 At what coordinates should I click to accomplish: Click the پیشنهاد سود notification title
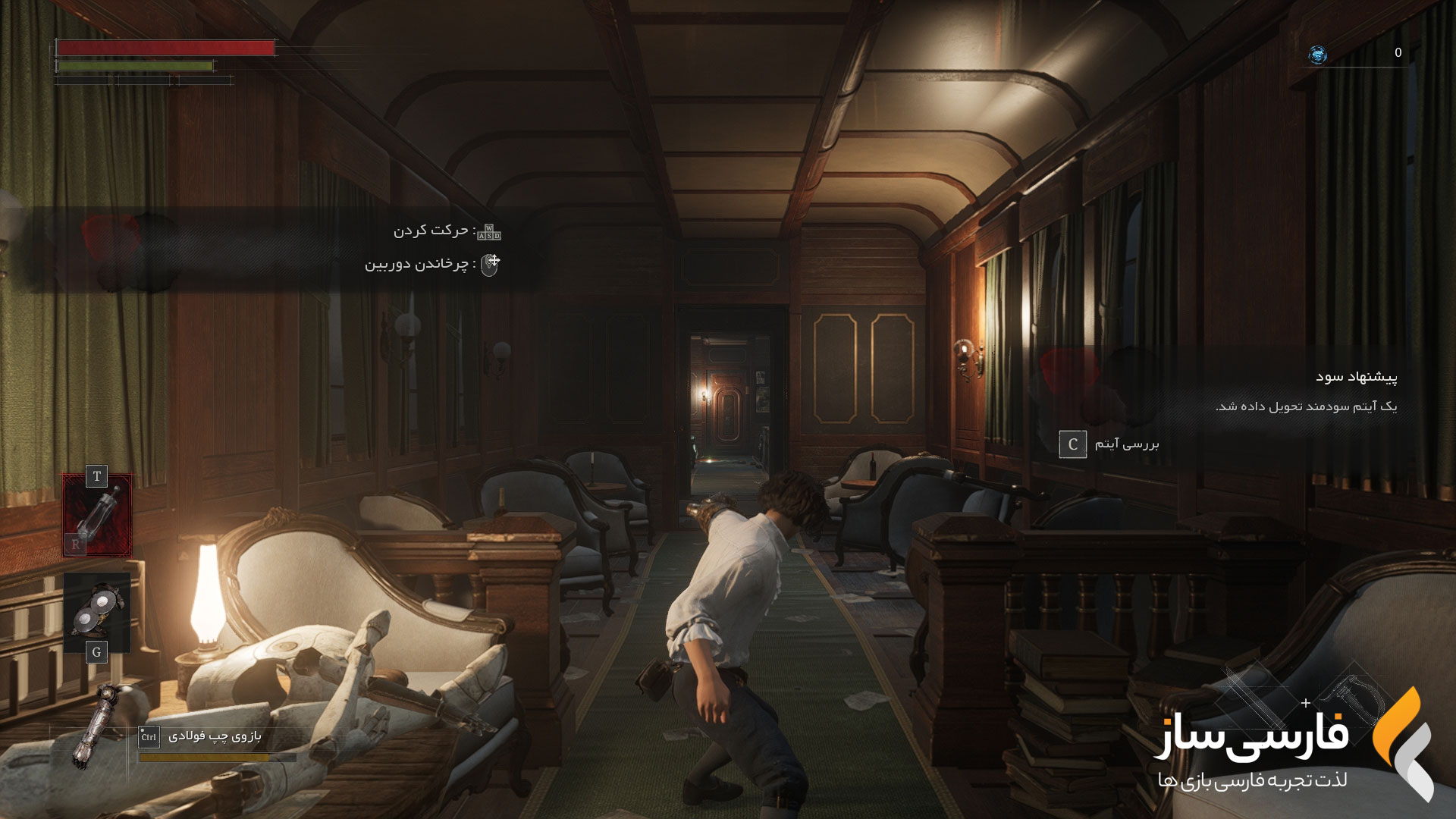(x=1356, y=377)
